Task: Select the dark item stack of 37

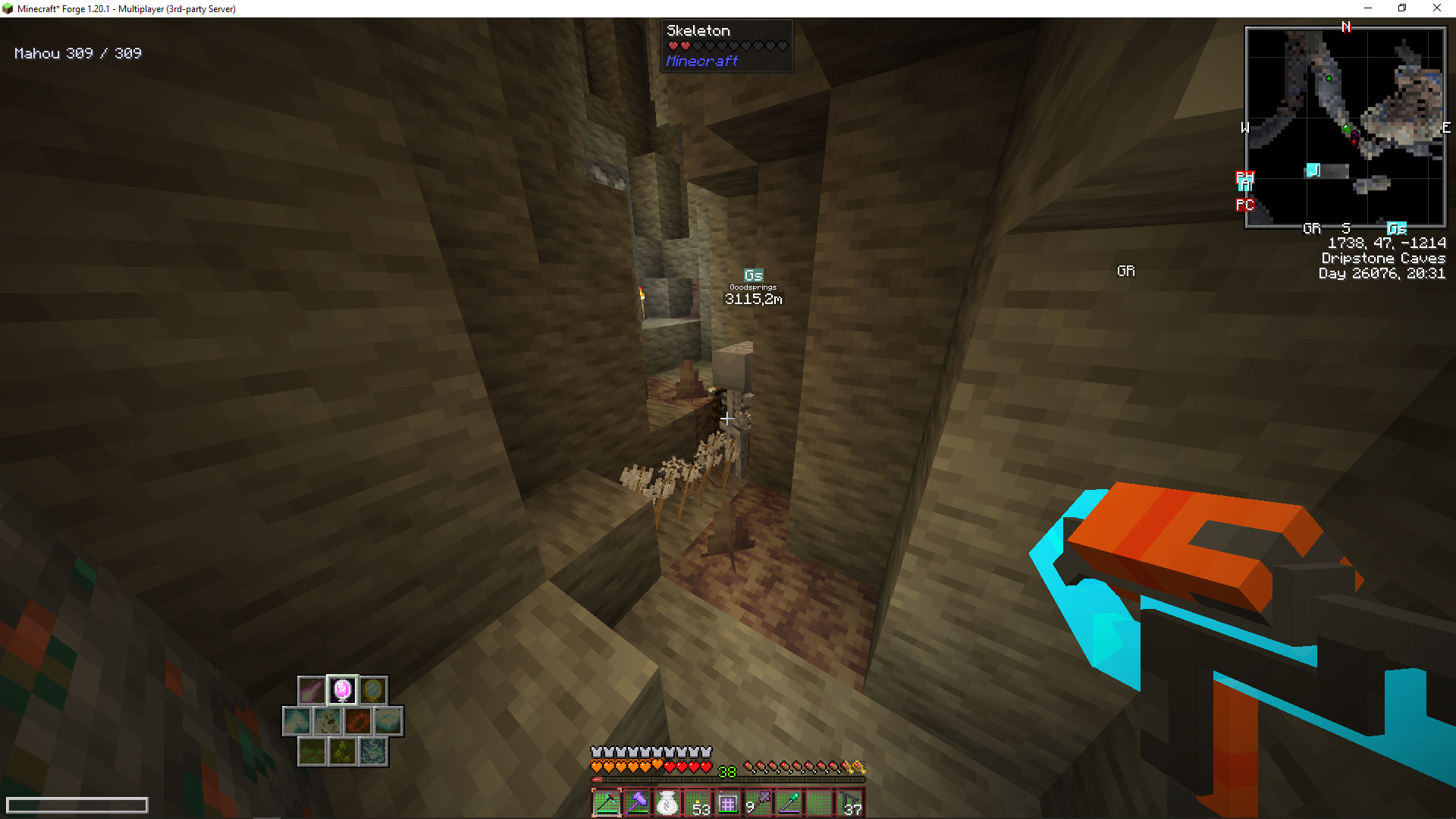Action: click(x=849, y=803)
